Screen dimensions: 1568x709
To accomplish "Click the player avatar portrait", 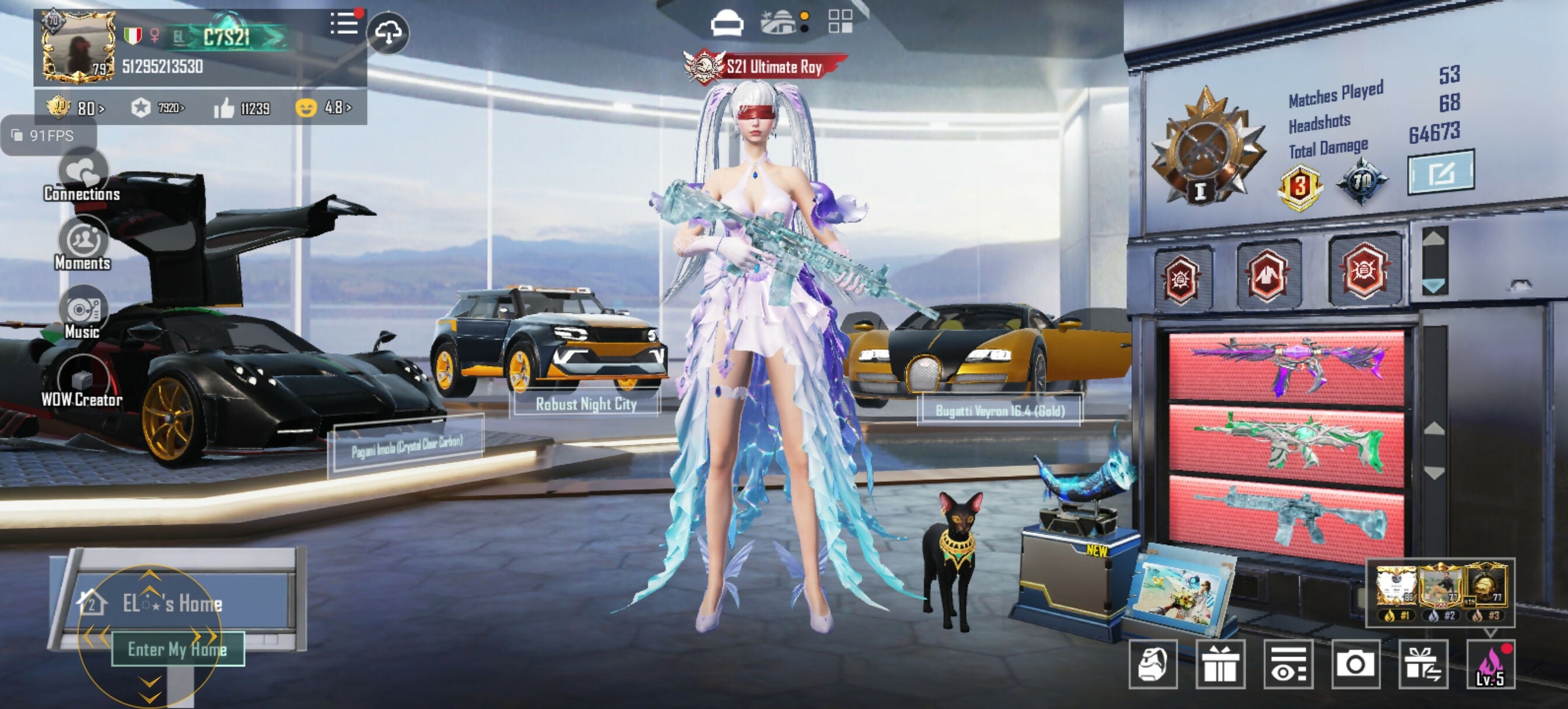I will coord(79,47).
